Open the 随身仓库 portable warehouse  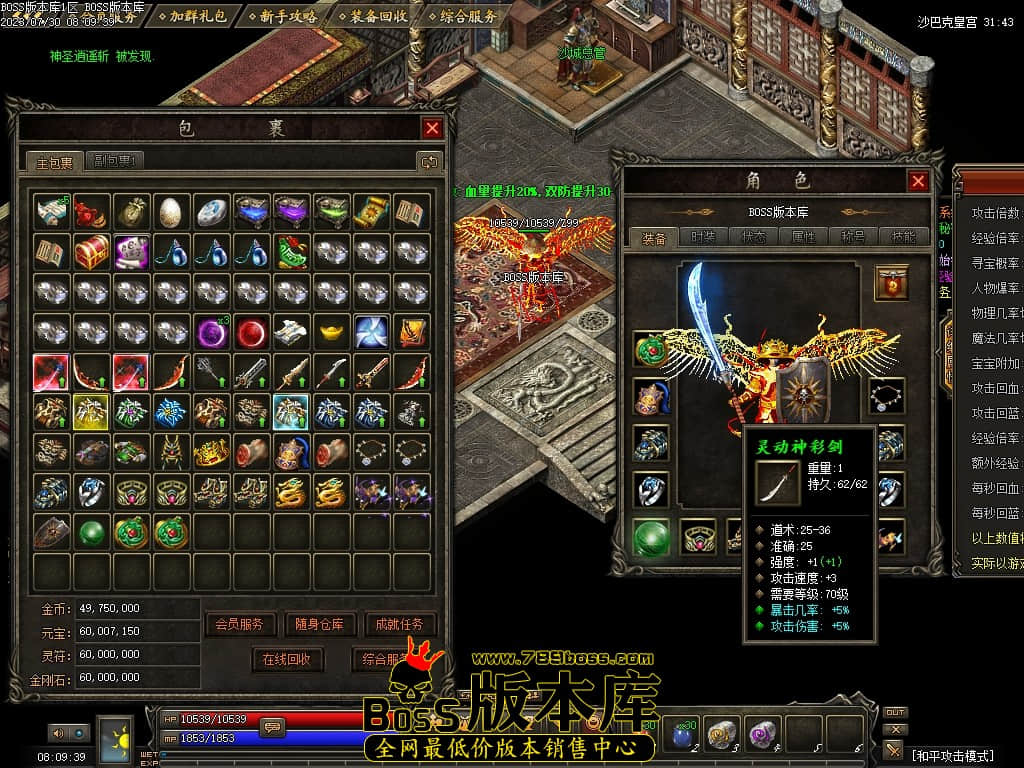coord(320,624)
